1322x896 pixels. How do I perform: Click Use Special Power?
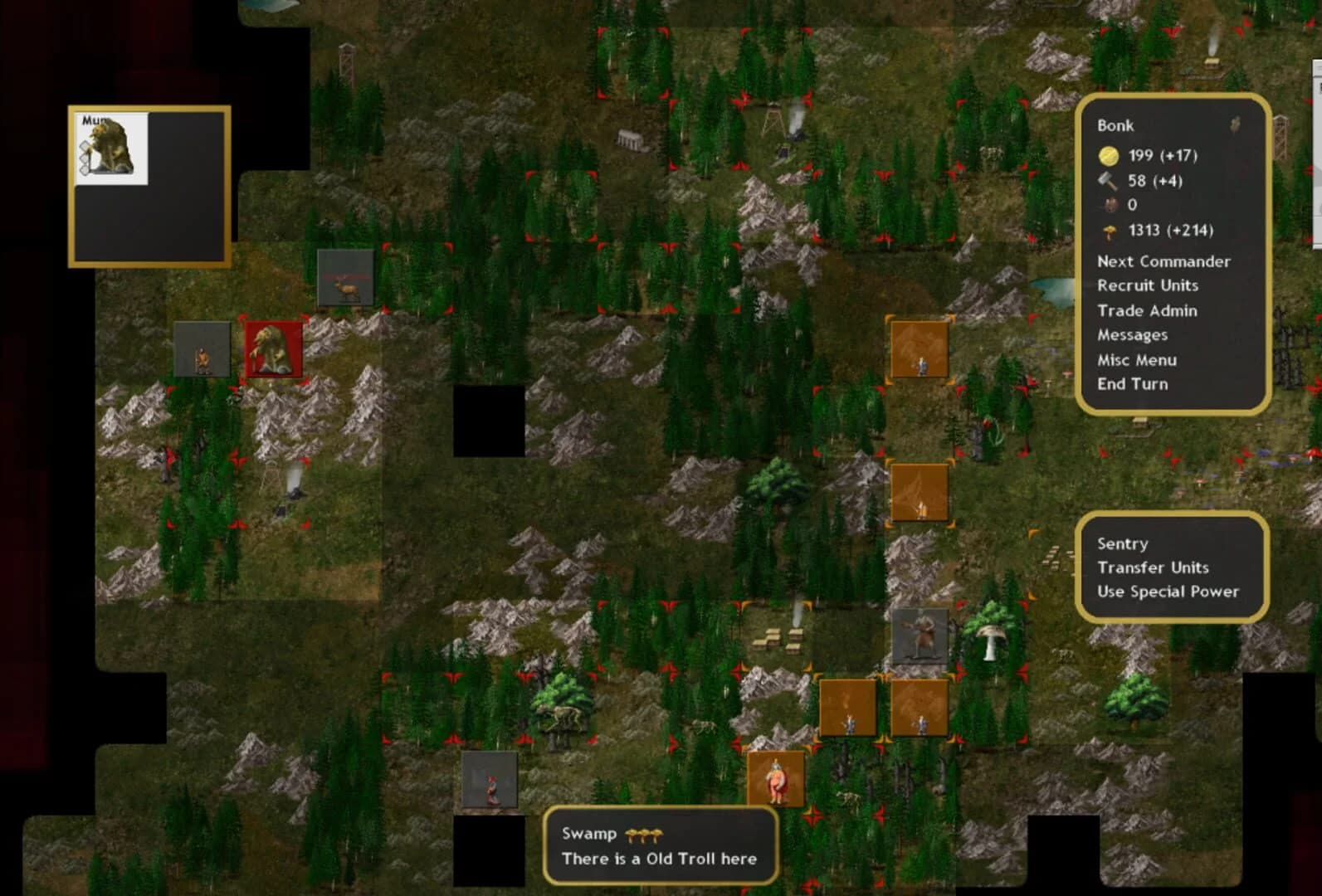1168,592
